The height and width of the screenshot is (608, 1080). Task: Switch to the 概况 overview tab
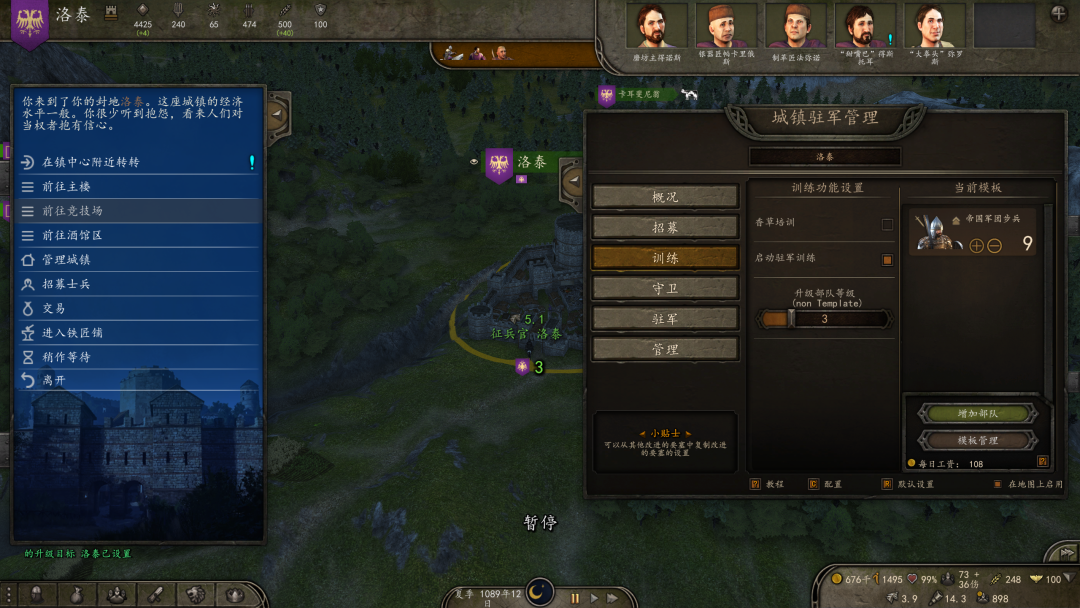665,197
